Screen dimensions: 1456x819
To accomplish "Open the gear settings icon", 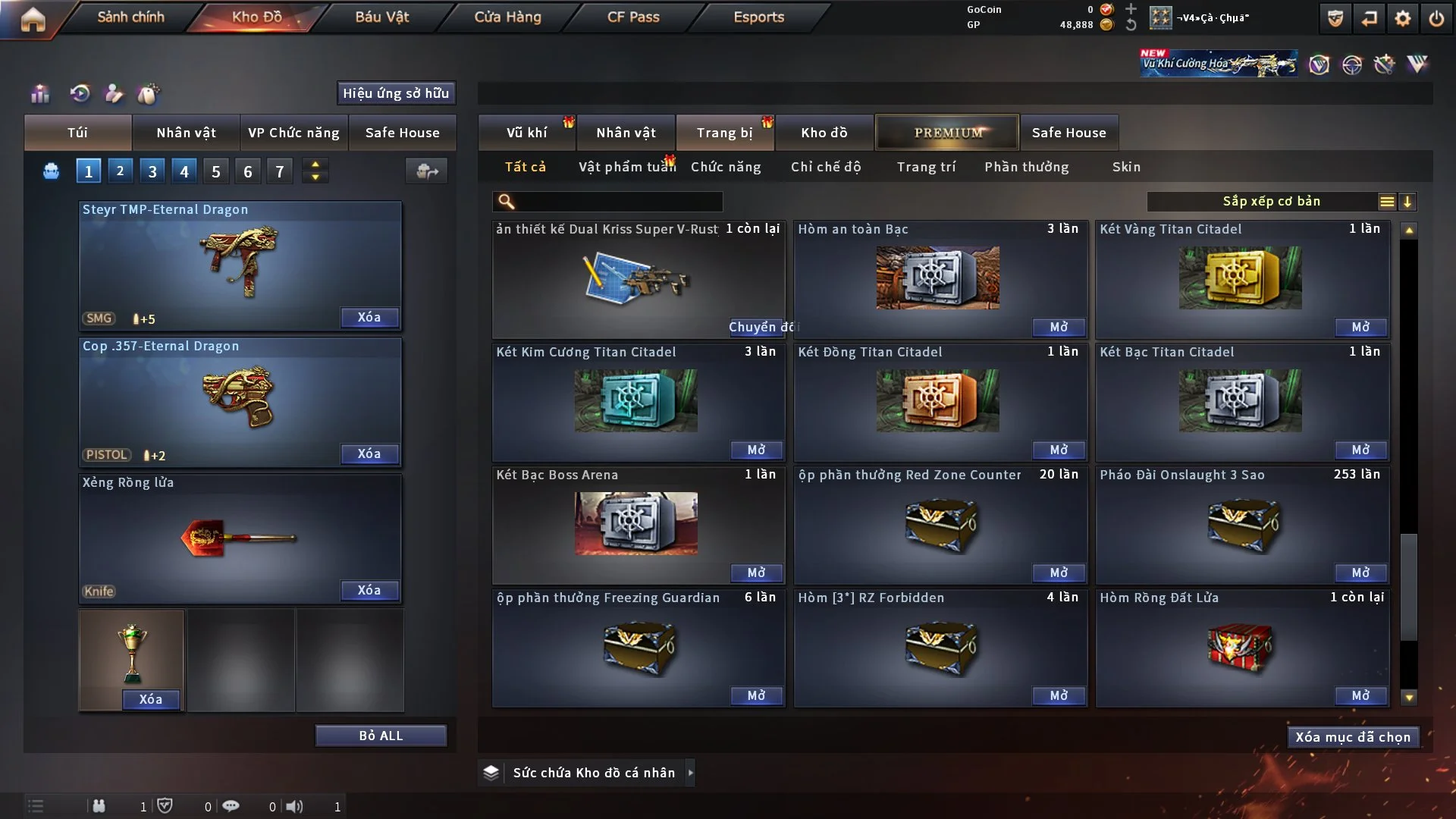I will point(1403,18).
